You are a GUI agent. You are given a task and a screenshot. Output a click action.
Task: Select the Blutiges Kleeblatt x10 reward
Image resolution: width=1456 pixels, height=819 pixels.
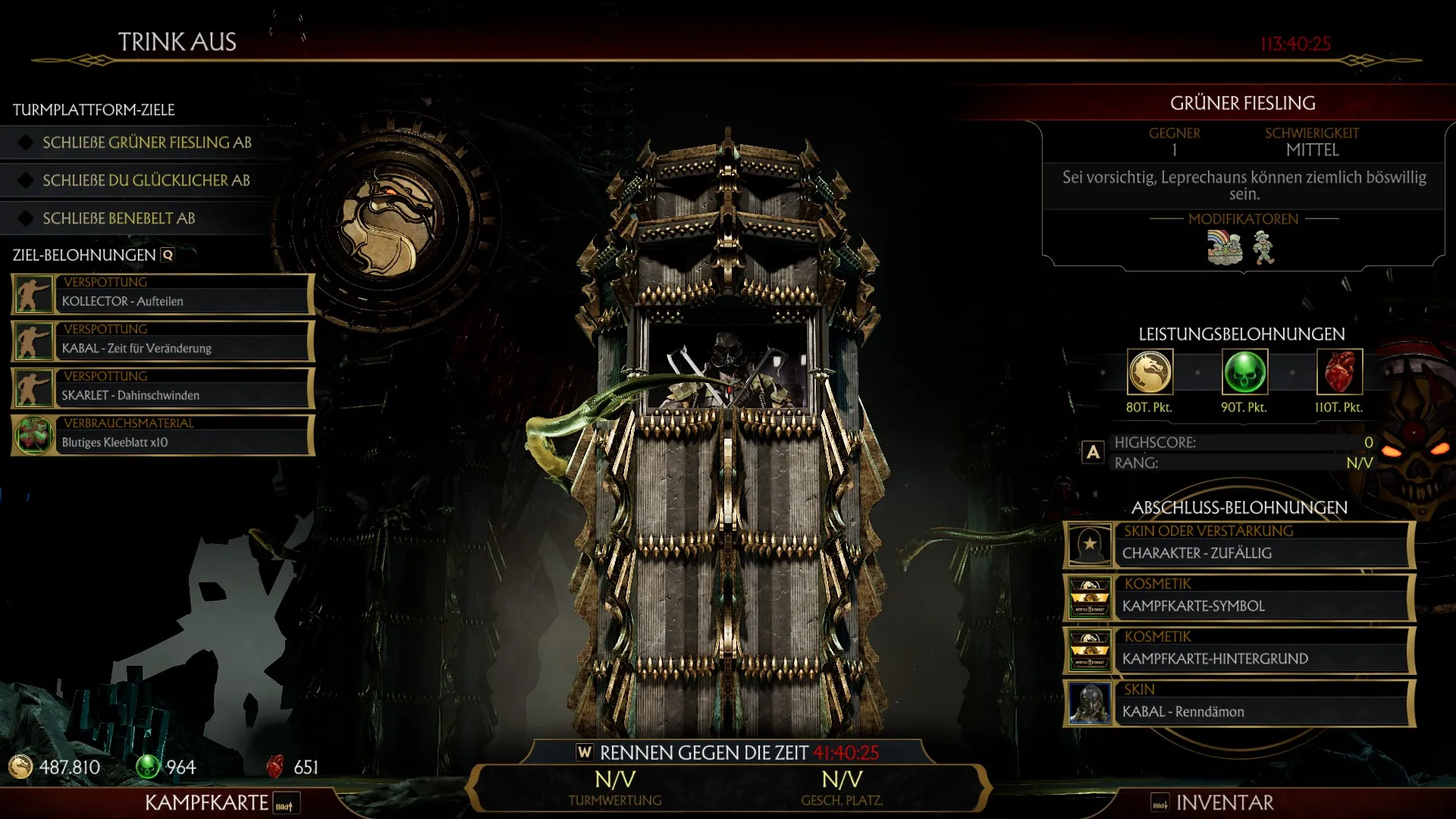[x=162, y=435]
